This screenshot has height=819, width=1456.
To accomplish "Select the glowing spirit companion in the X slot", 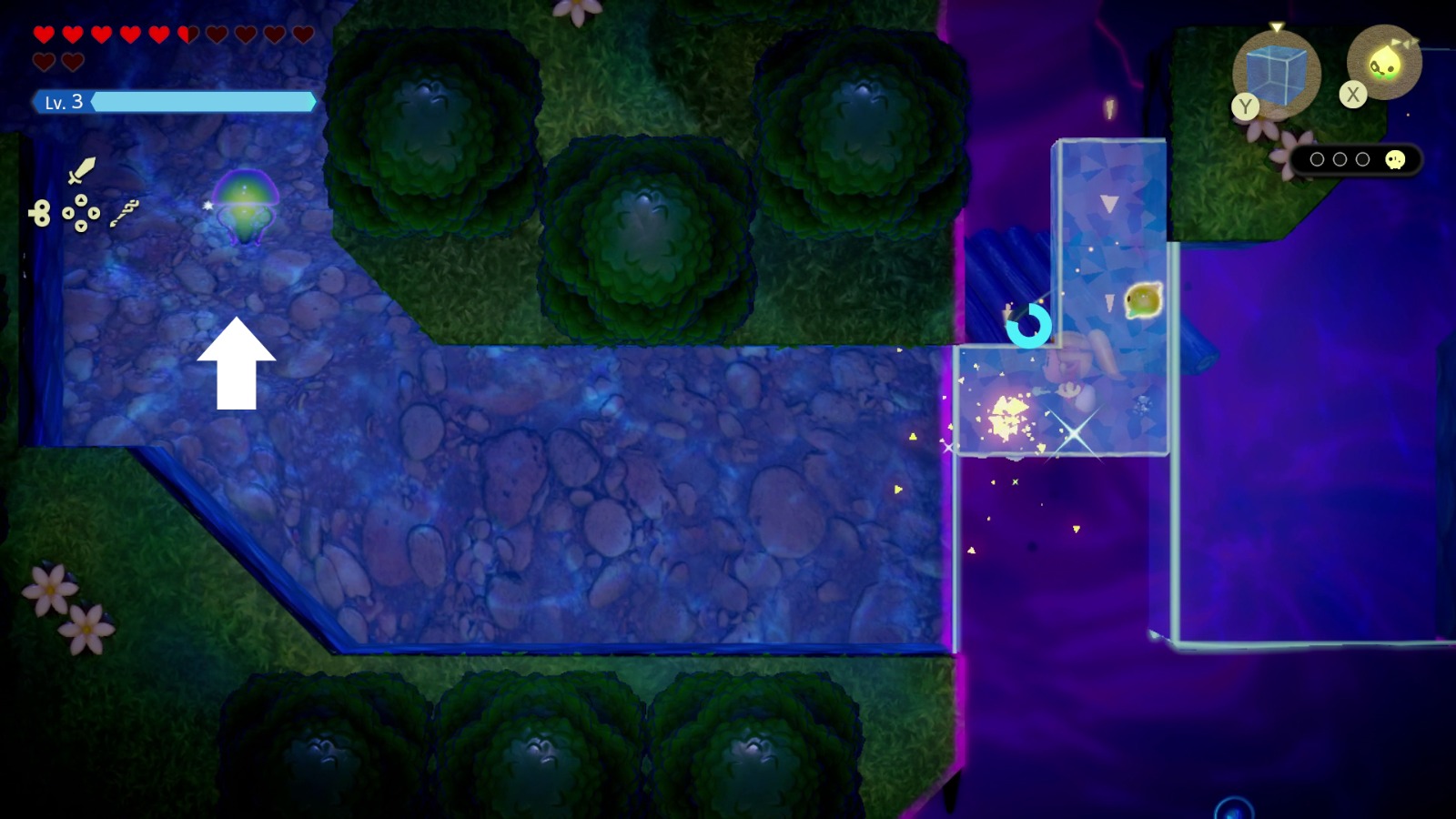I will tap(1385, 60).
